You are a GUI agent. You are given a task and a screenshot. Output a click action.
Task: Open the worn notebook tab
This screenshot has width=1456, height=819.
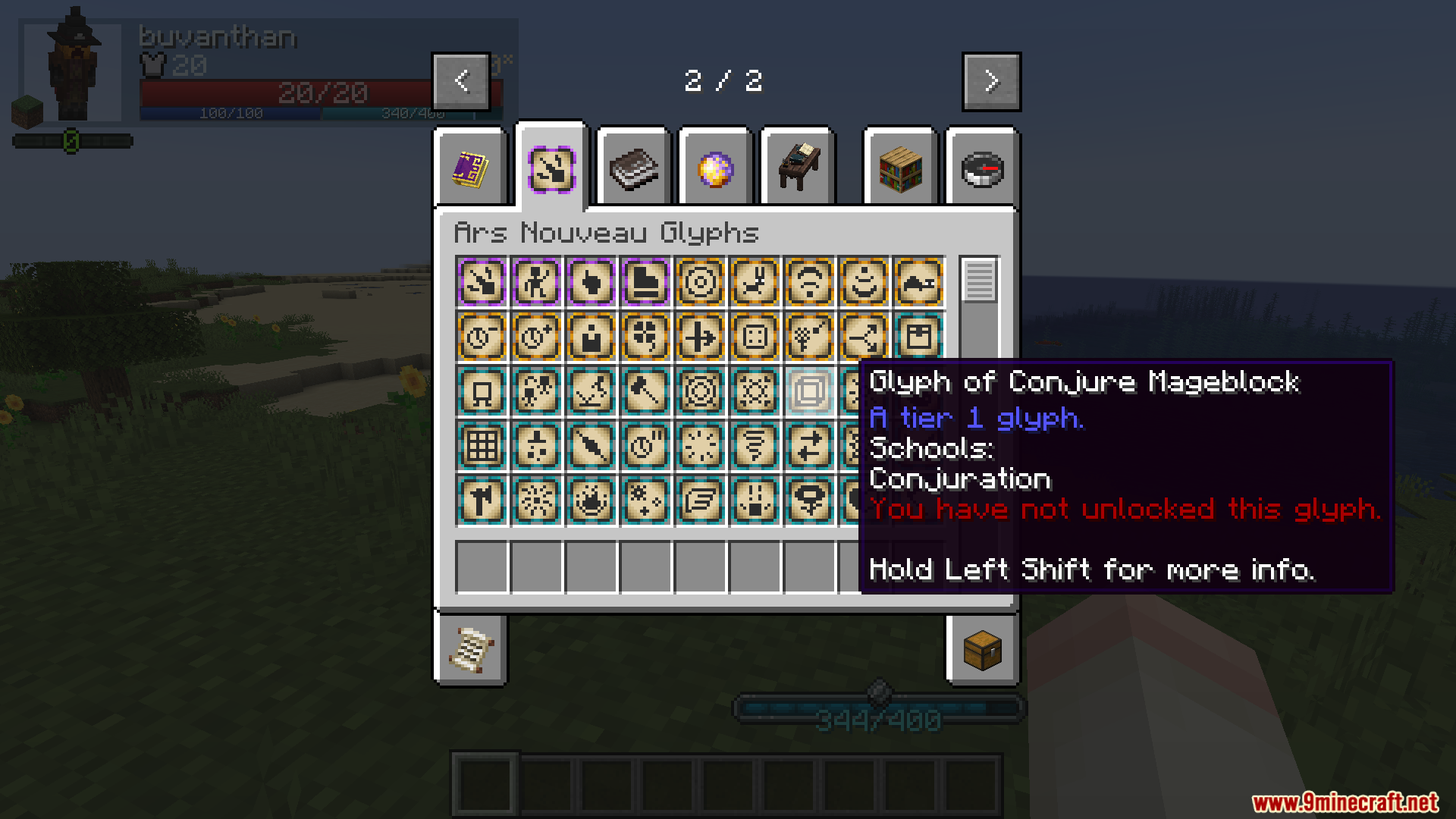click(x=634, y=168)
